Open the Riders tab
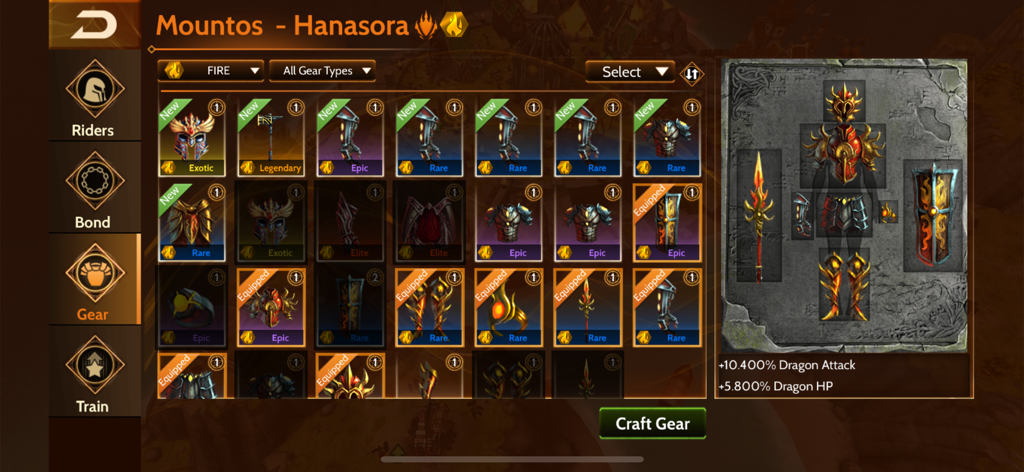This screenshot has width=1024, height=472. pyautogui.click(x=93, y=98)
